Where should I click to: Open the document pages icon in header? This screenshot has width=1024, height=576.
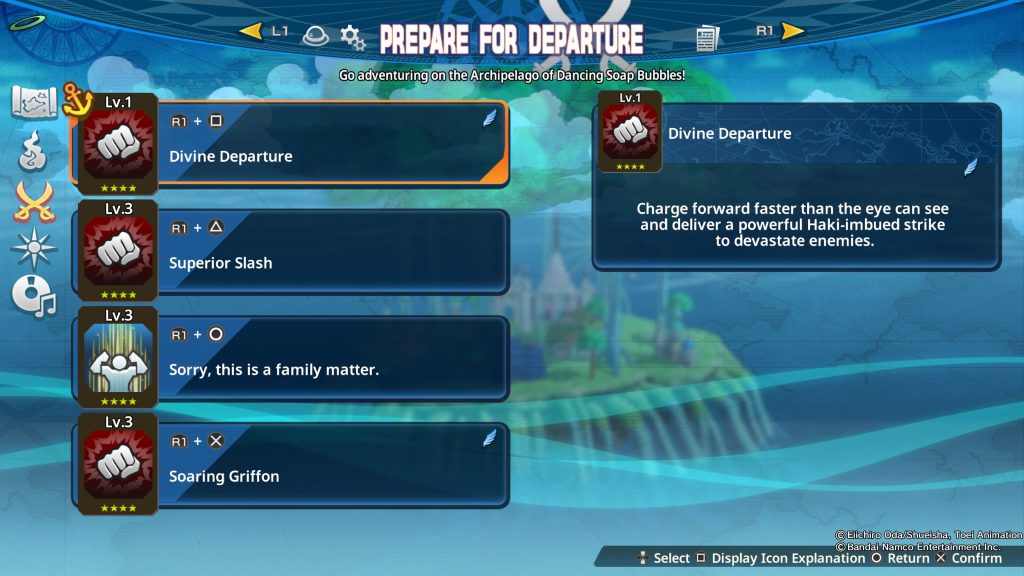[707, 38]
